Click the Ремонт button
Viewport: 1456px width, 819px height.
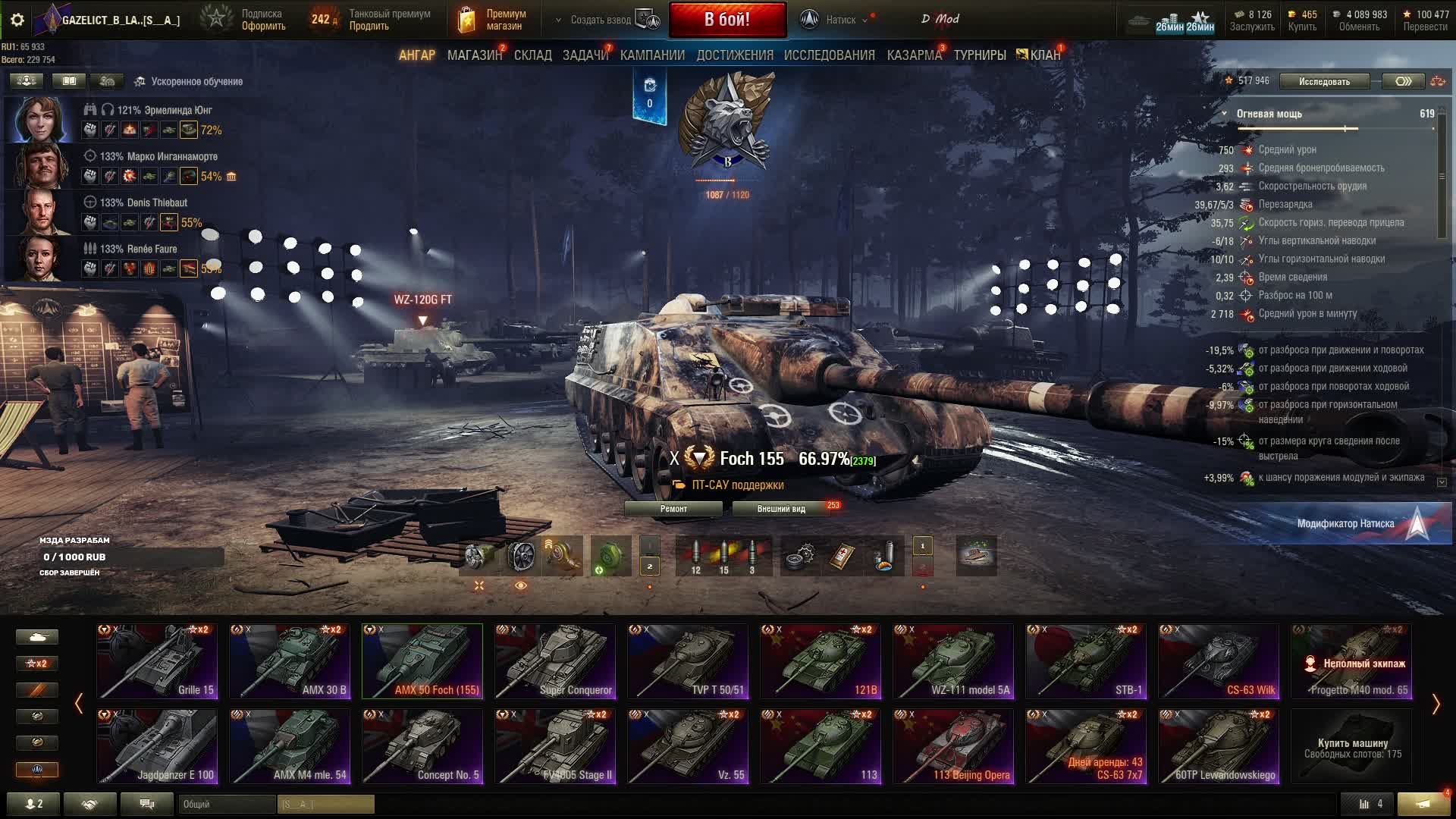click(x=673, y=509)
